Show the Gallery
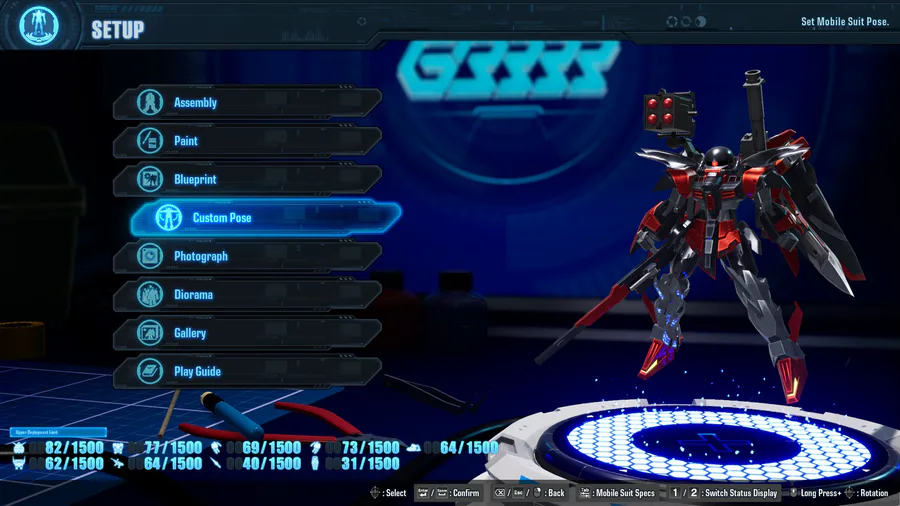This screenshot has width=900, height=506. 246,333
